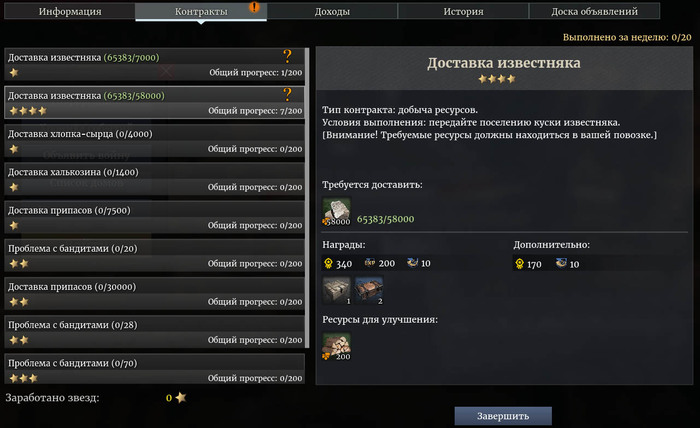Open the История tab

(x=463, y=12)
